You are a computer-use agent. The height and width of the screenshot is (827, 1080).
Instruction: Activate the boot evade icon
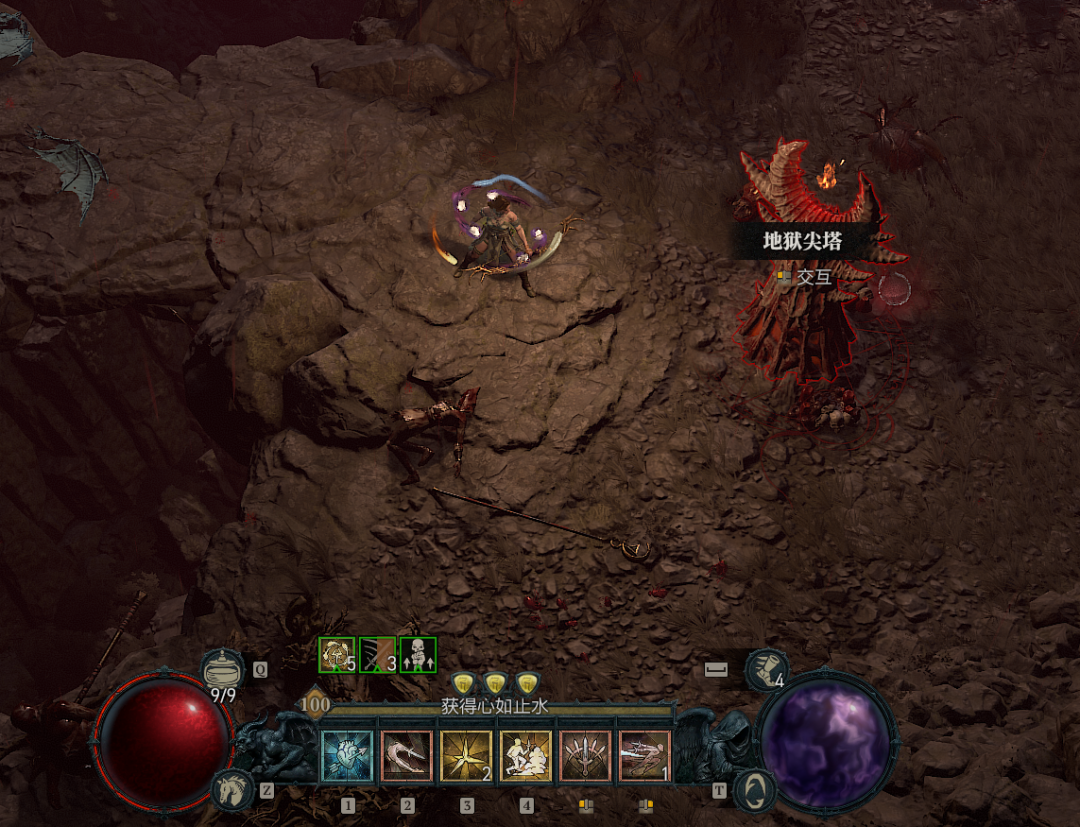click(x=767, y=669)
